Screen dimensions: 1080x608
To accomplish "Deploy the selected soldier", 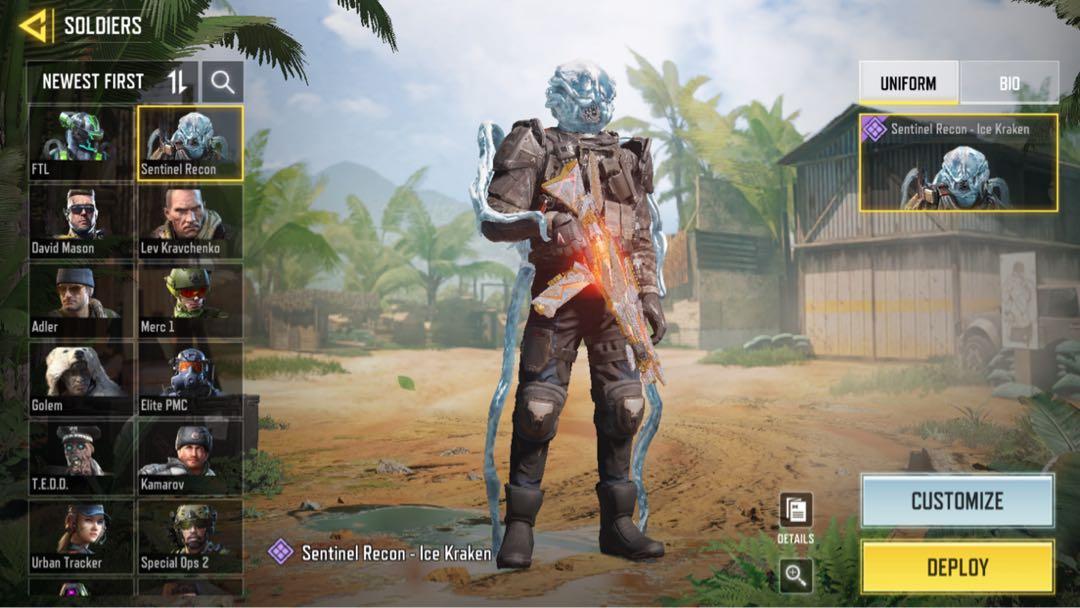I will click(957, 567).
